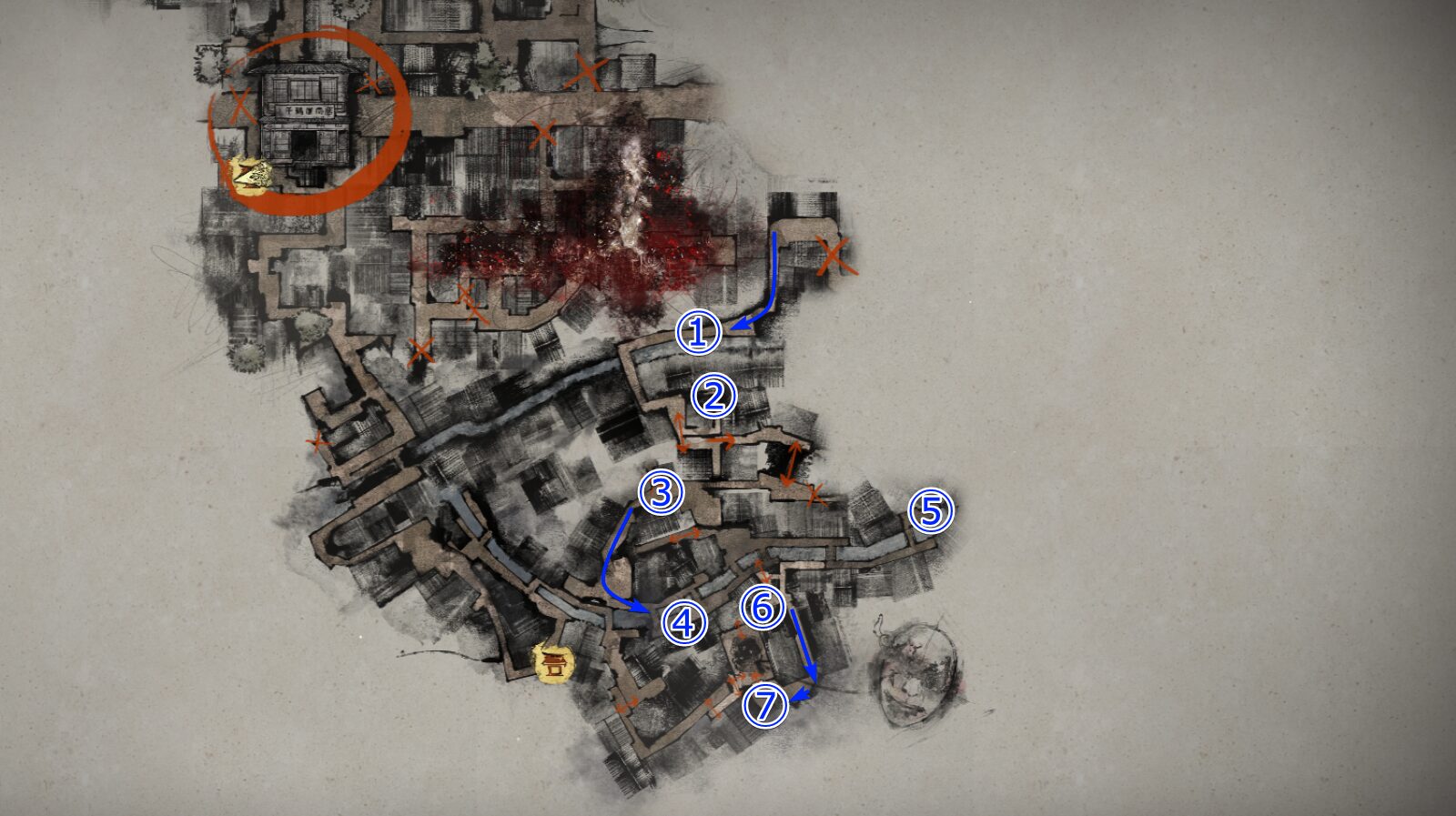Click map marker ② near the canal
Screen dimensions: 1456x816
(715, 395)
